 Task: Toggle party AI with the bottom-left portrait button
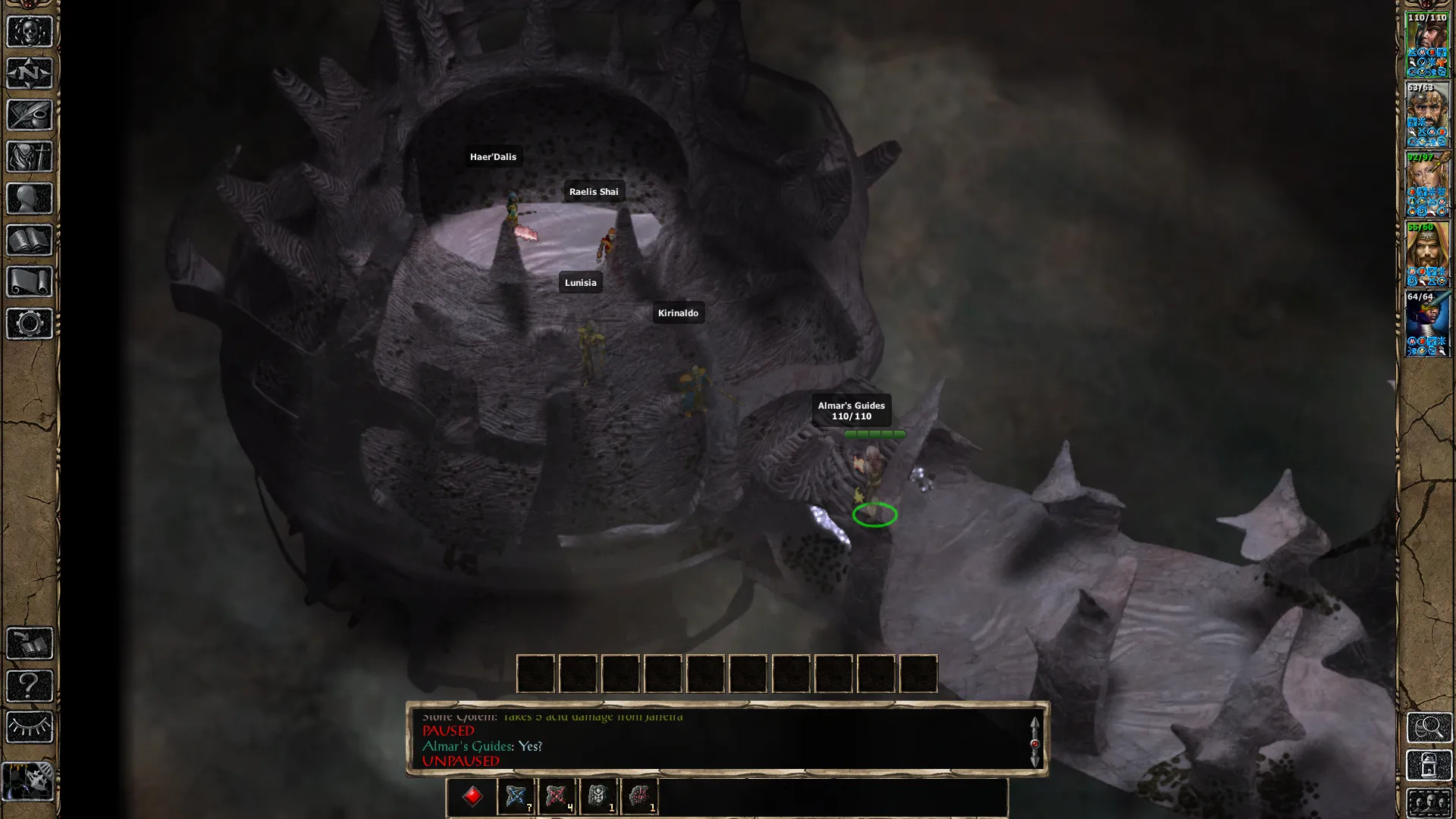click(x=29, y=781)
